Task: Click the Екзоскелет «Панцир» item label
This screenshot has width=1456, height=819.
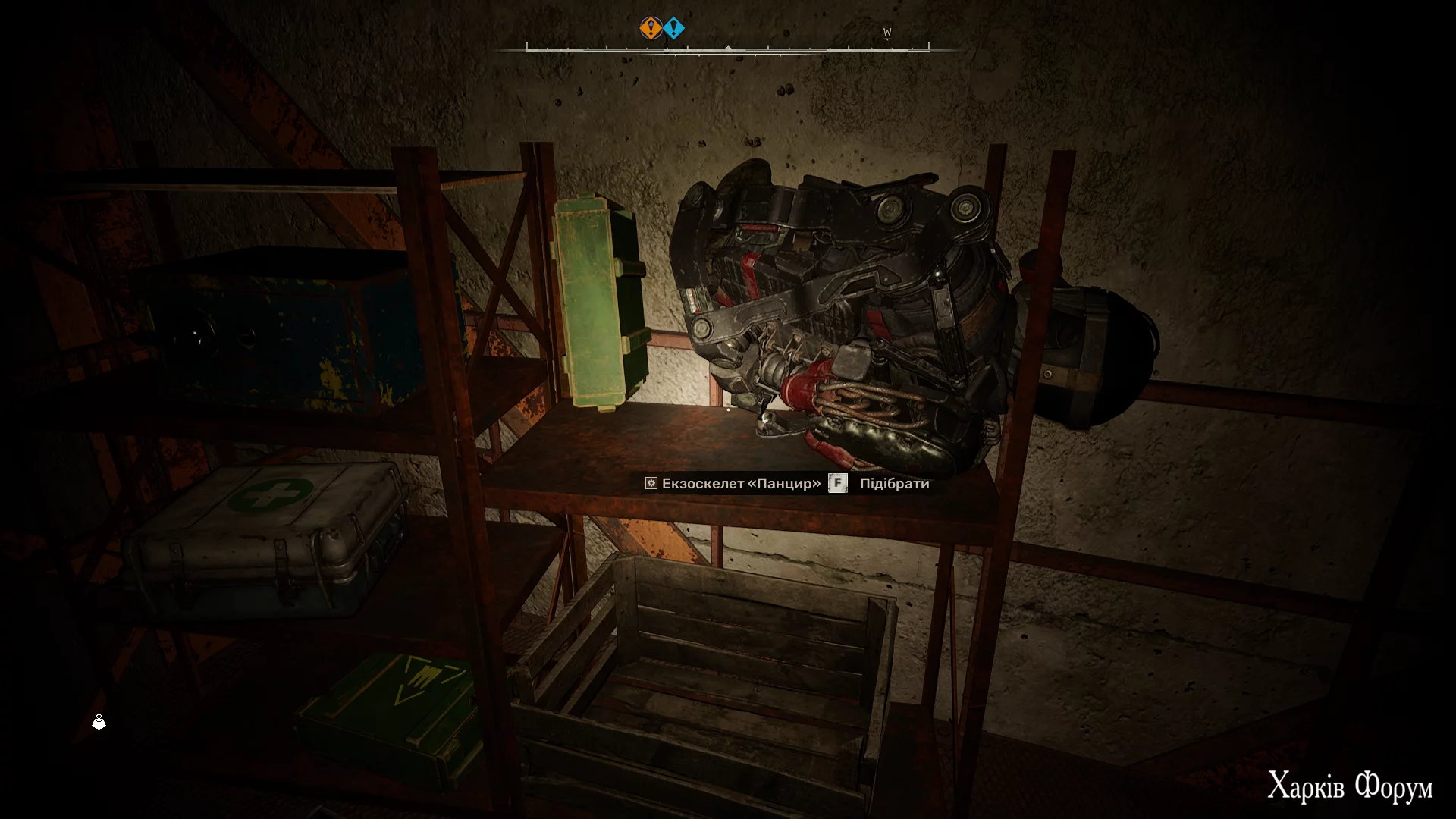Action: (740, 484)
